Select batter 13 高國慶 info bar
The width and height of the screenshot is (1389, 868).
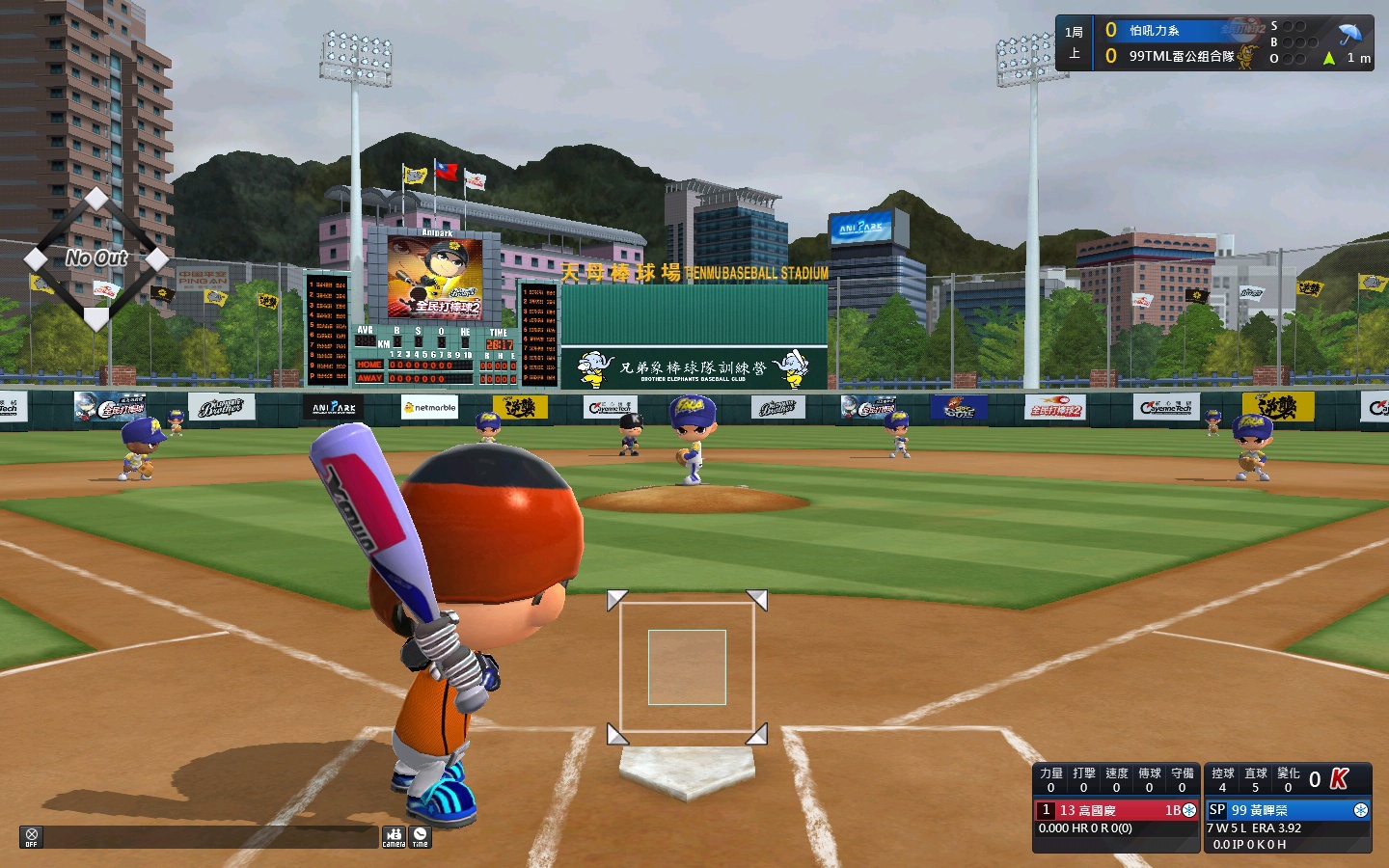coord(1116,810)
